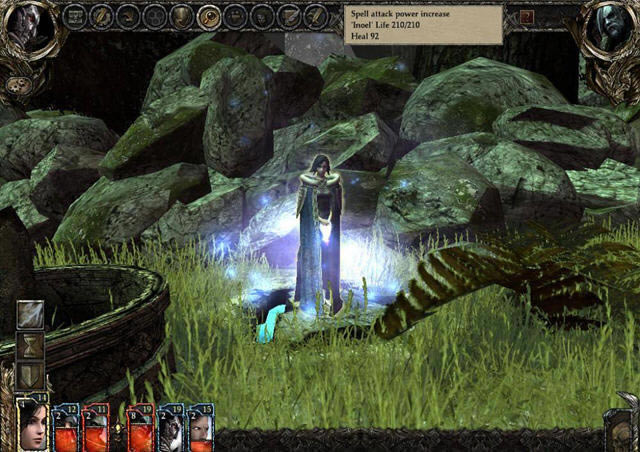Pick the turn-order card numbered 12
This screenshot has height=452, width=640.
(x=67, y=428)
